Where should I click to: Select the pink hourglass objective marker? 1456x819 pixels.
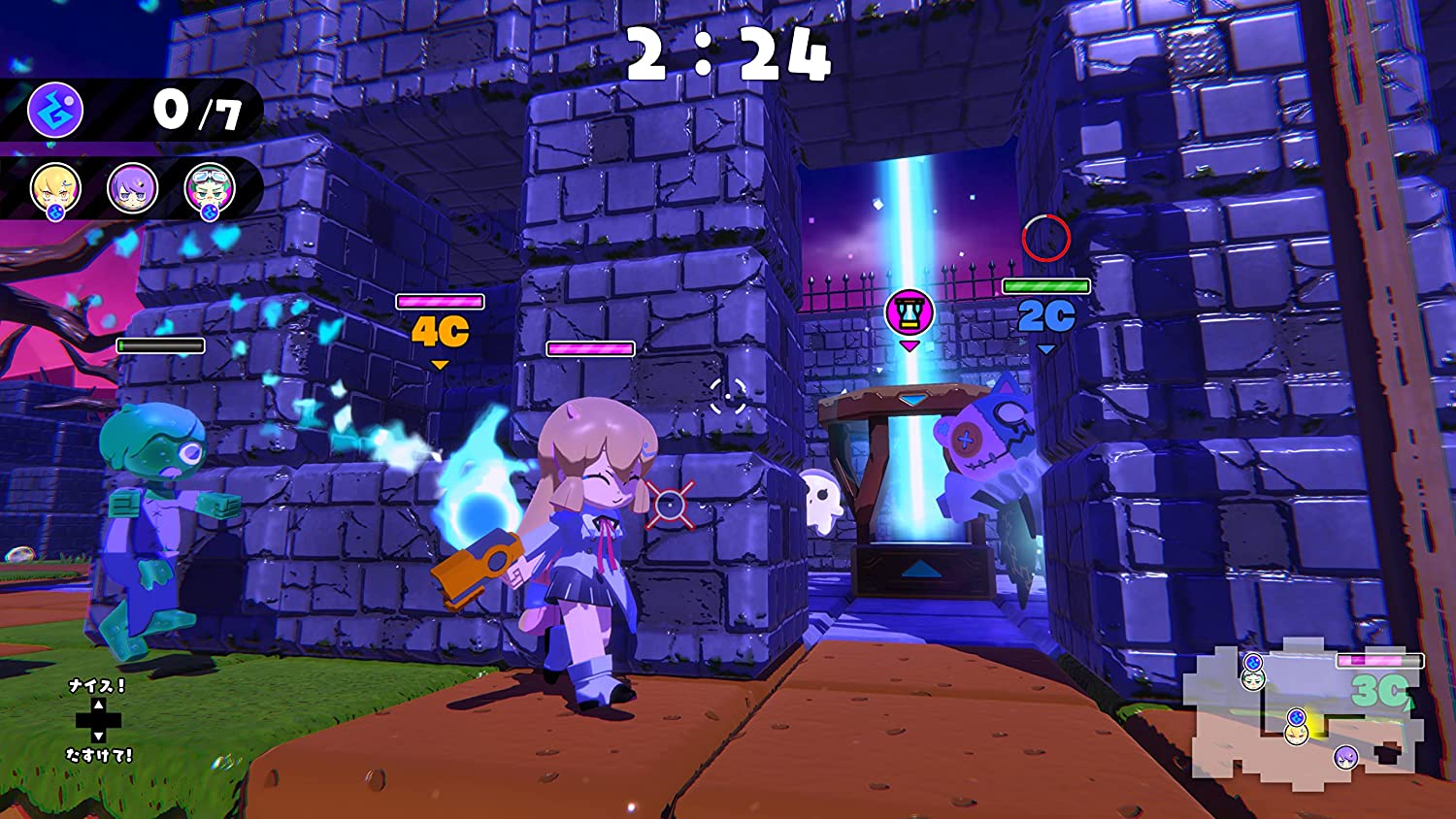910,312
